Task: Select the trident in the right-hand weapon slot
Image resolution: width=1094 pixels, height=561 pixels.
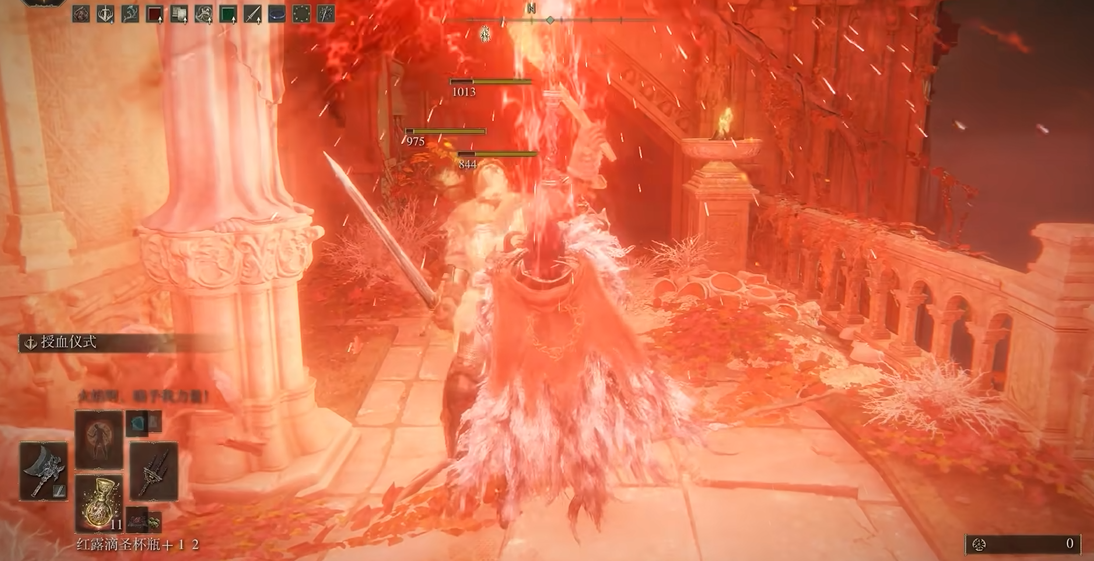Action: tap(154, 471)
